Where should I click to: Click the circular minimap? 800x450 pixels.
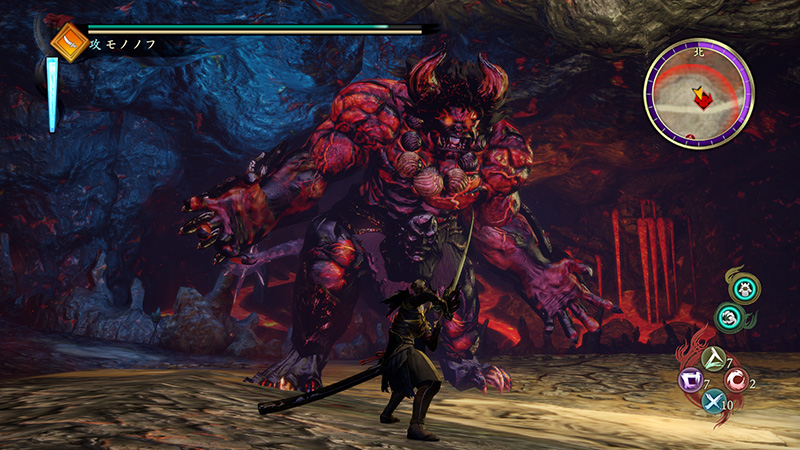click(698, 92)
